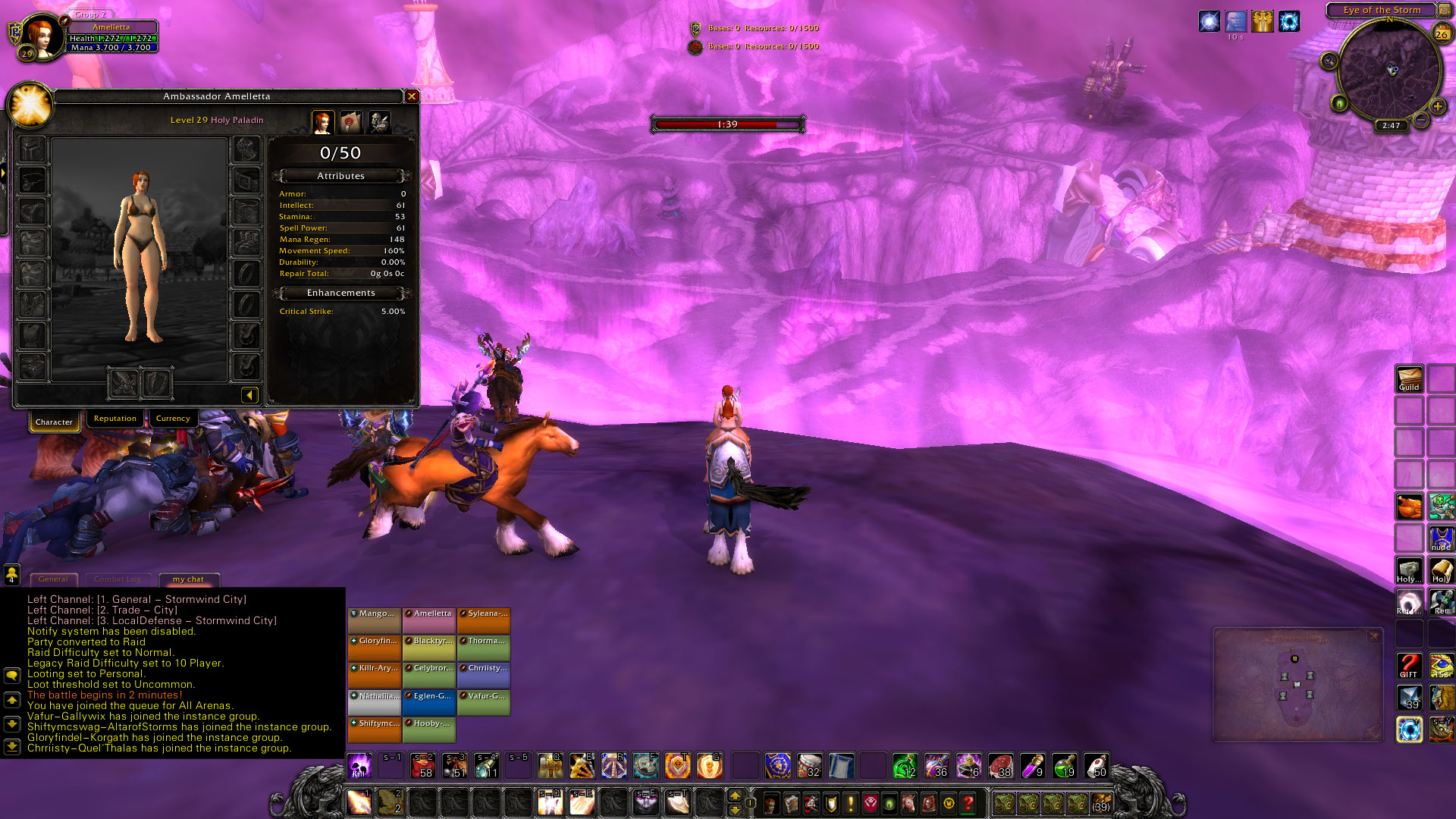1456x819 pixels.
Task: Switch to the General chat tab
Action: (53, 579)
